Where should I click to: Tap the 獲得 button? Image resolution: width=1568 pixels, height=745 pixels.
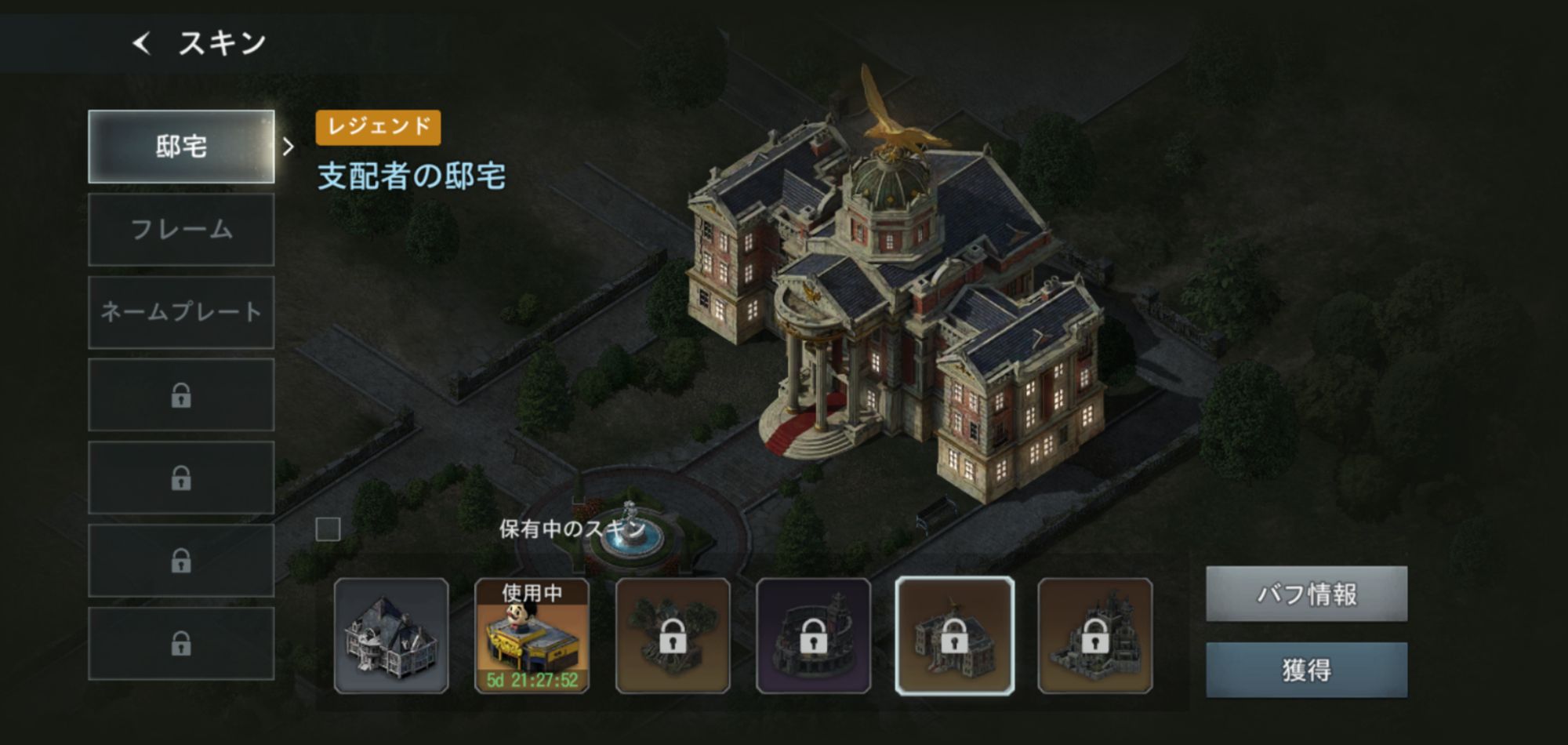(1306, 670)
